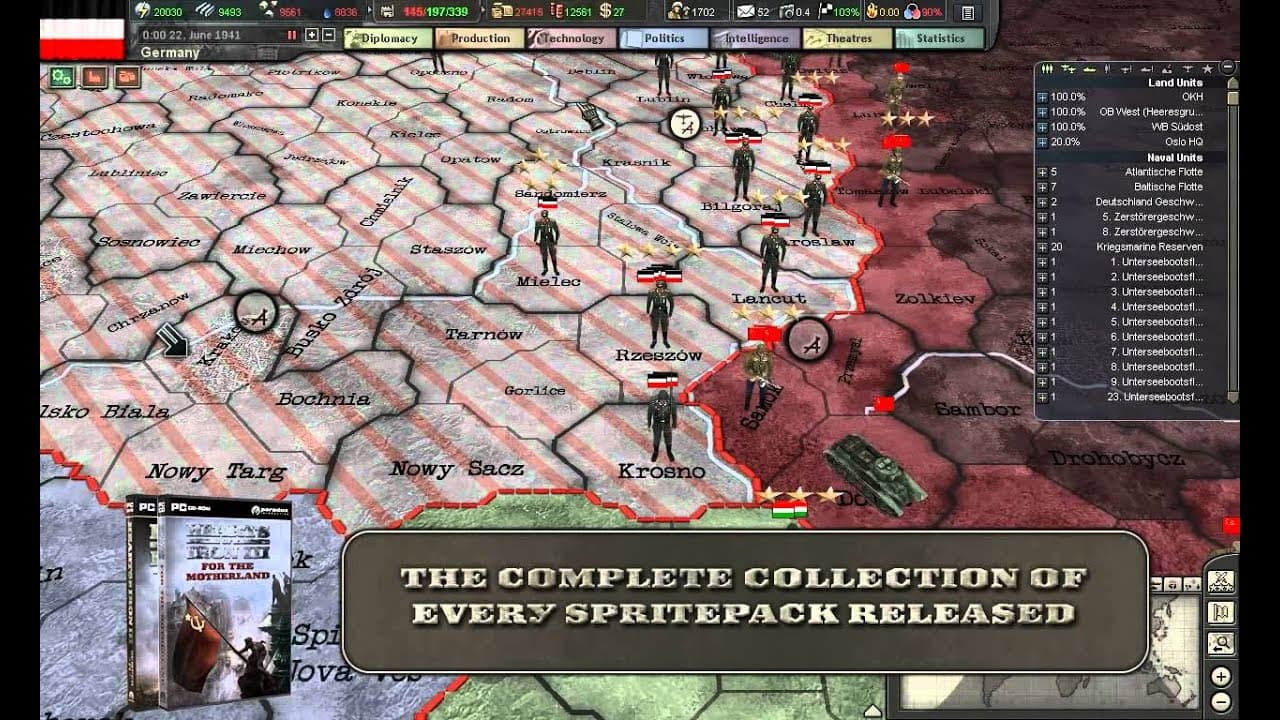Expand the Kriegsmarine Reserven fleet

pos(1043,246)
